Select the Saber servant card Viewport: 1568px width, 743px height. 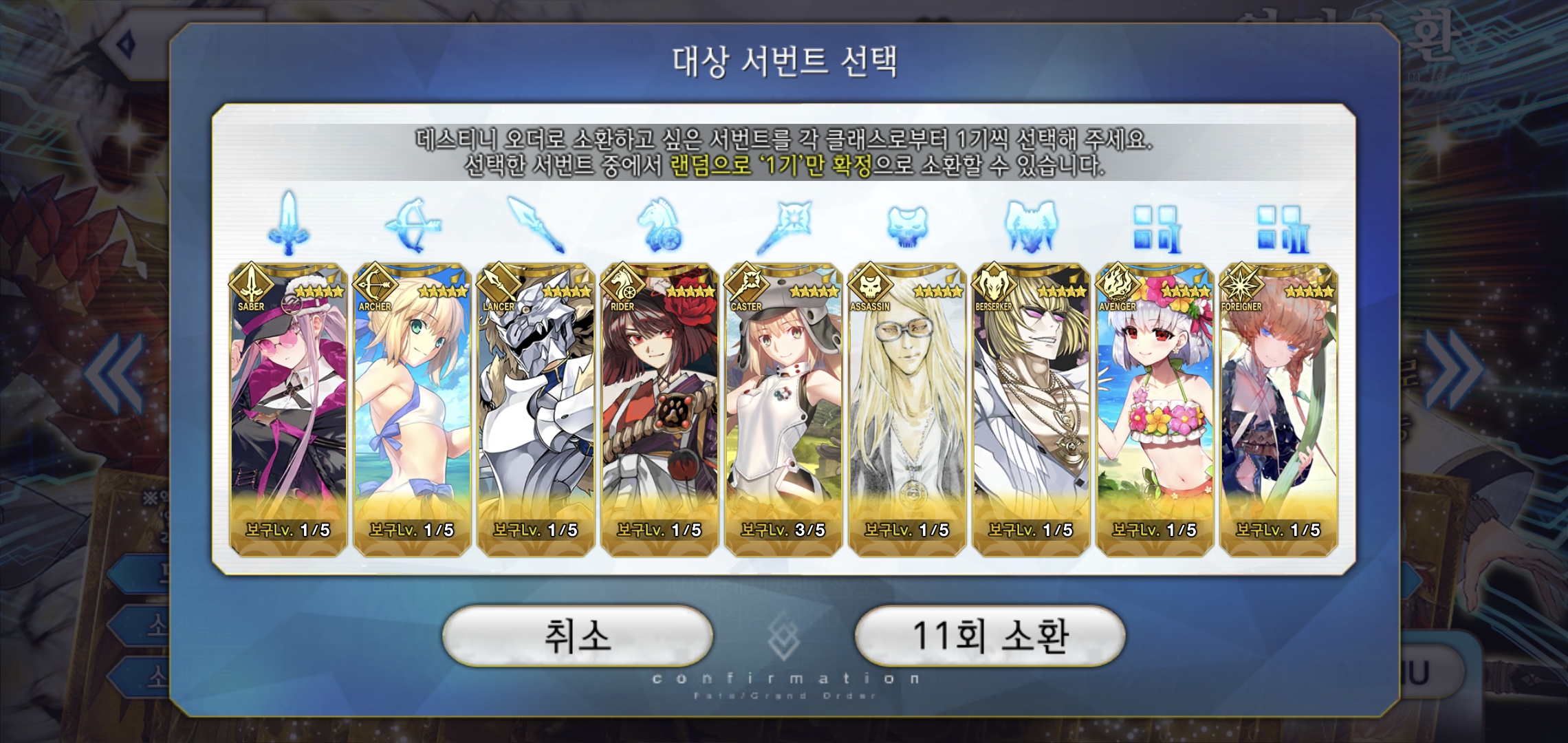tap(288, 409)
